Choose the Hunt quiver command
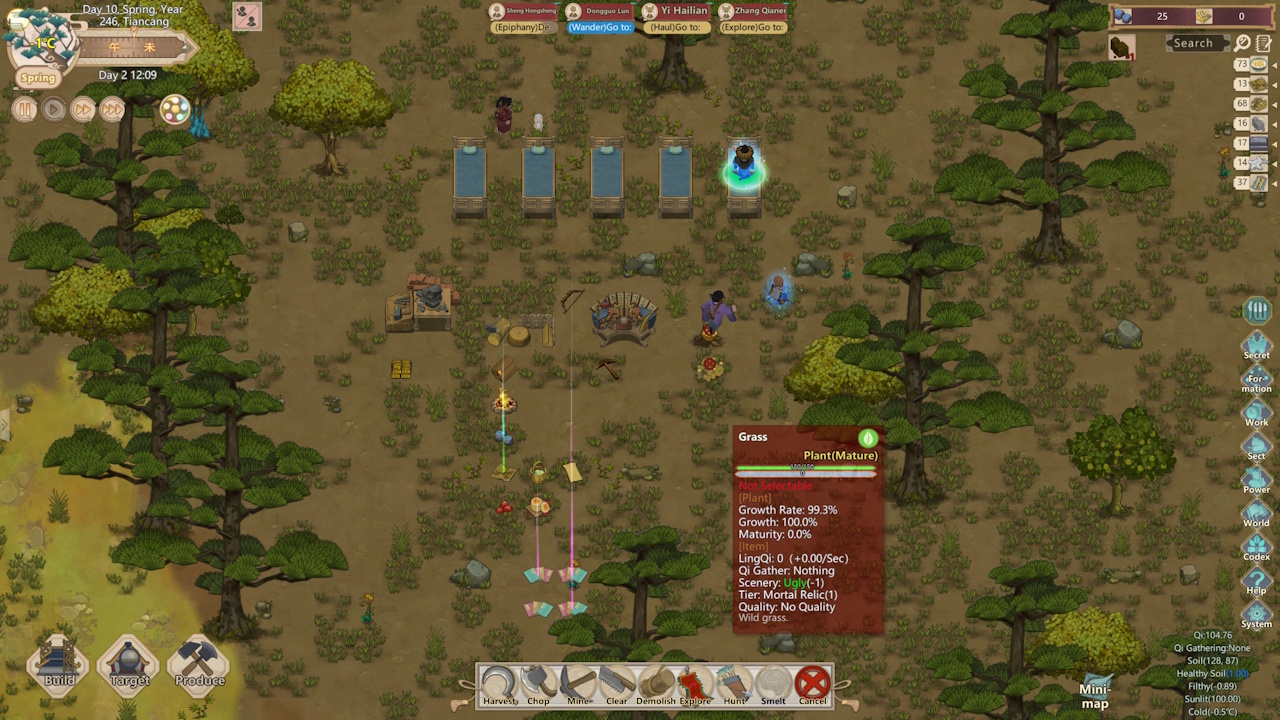This screenshot has height=720, width=1280. click(x=734, y=685)
